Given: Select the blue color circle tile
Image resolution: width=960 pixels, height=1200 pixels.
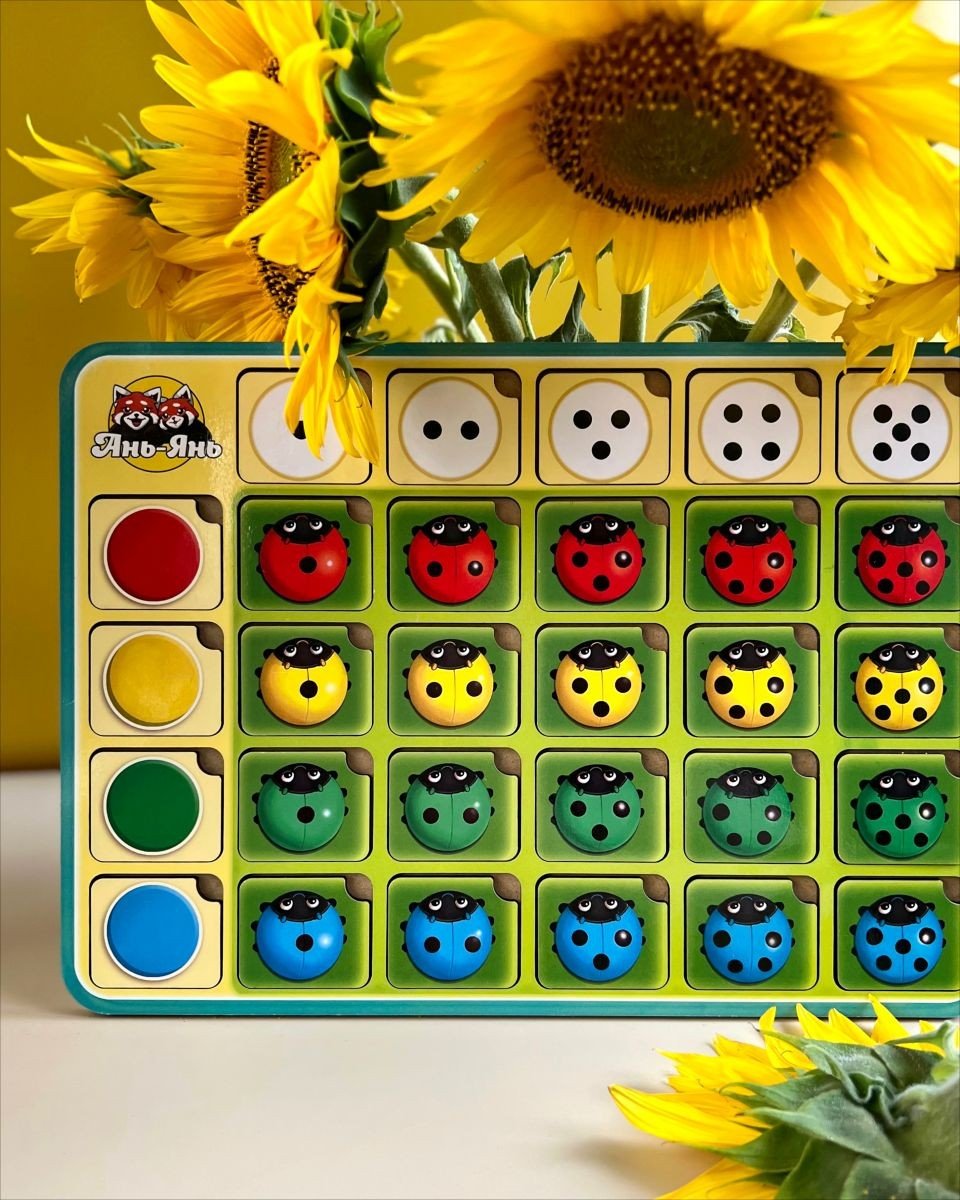Looking at the screenshot, I should (x=153, y=931).
